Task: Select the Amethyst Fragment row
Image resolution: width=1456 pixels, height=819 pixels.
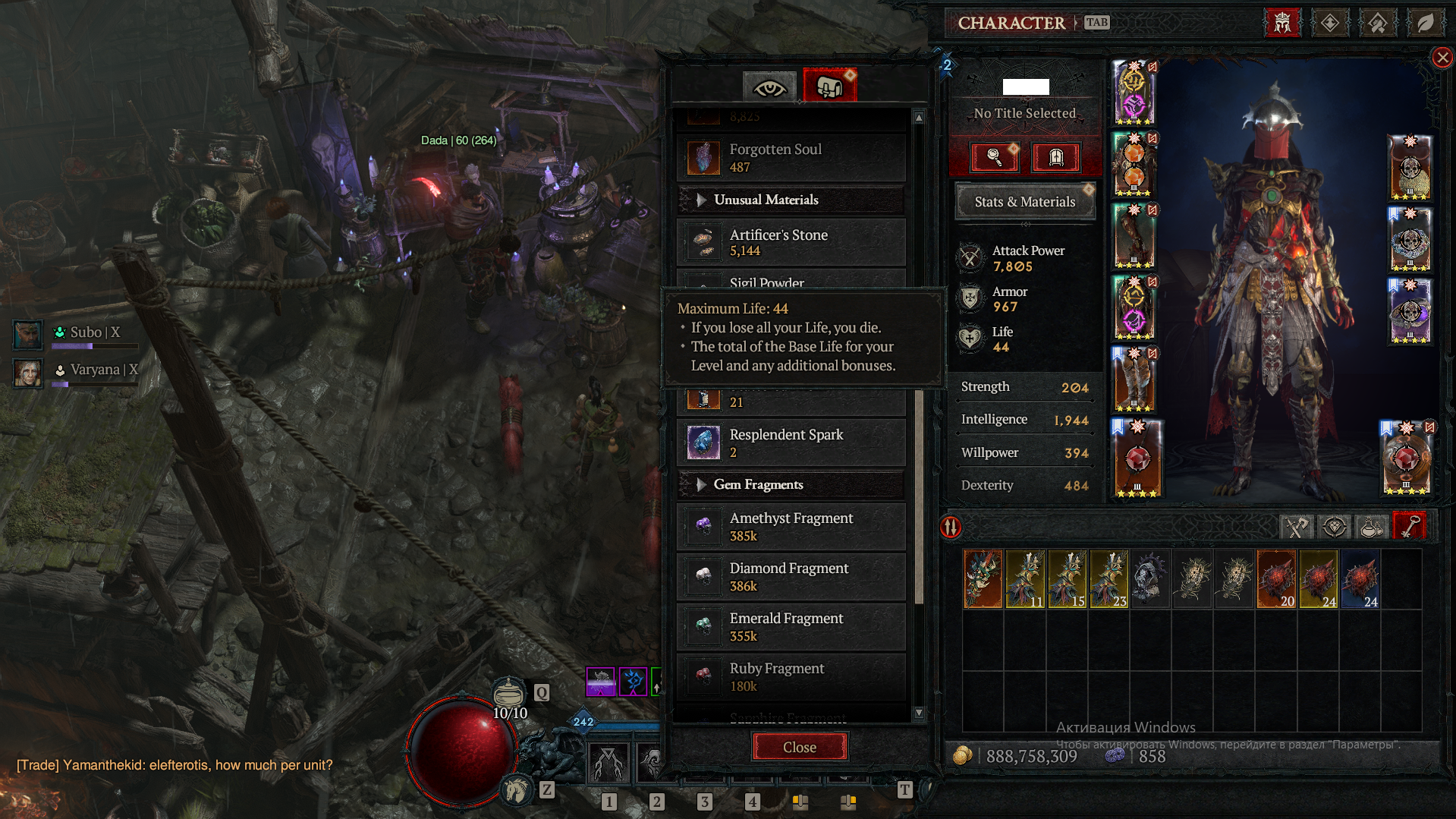Action: pyautogui.click(x=791, y=527)
